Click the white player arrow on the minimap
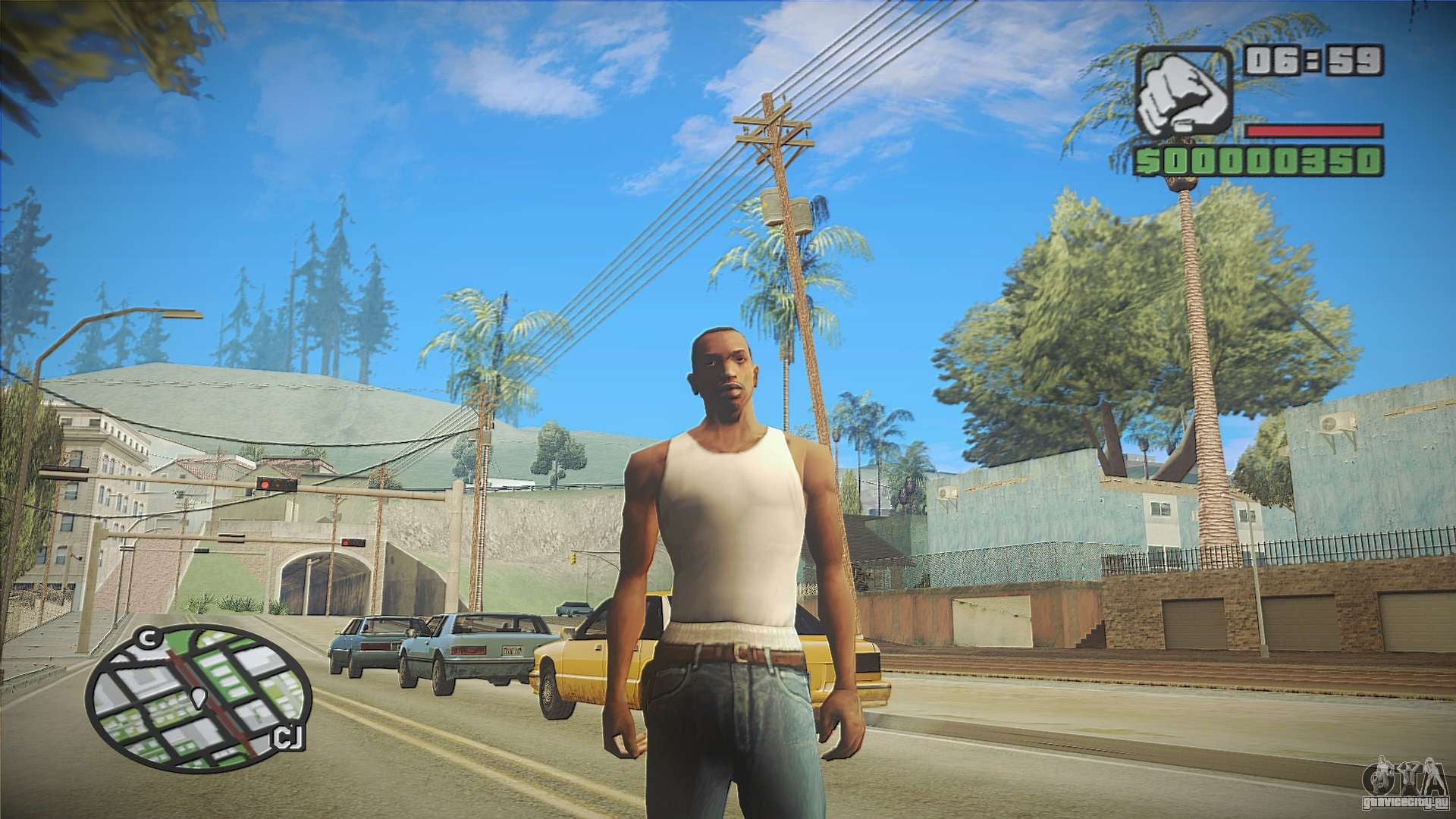This screenshot has height=819, width=1456. tap(199, 697)
